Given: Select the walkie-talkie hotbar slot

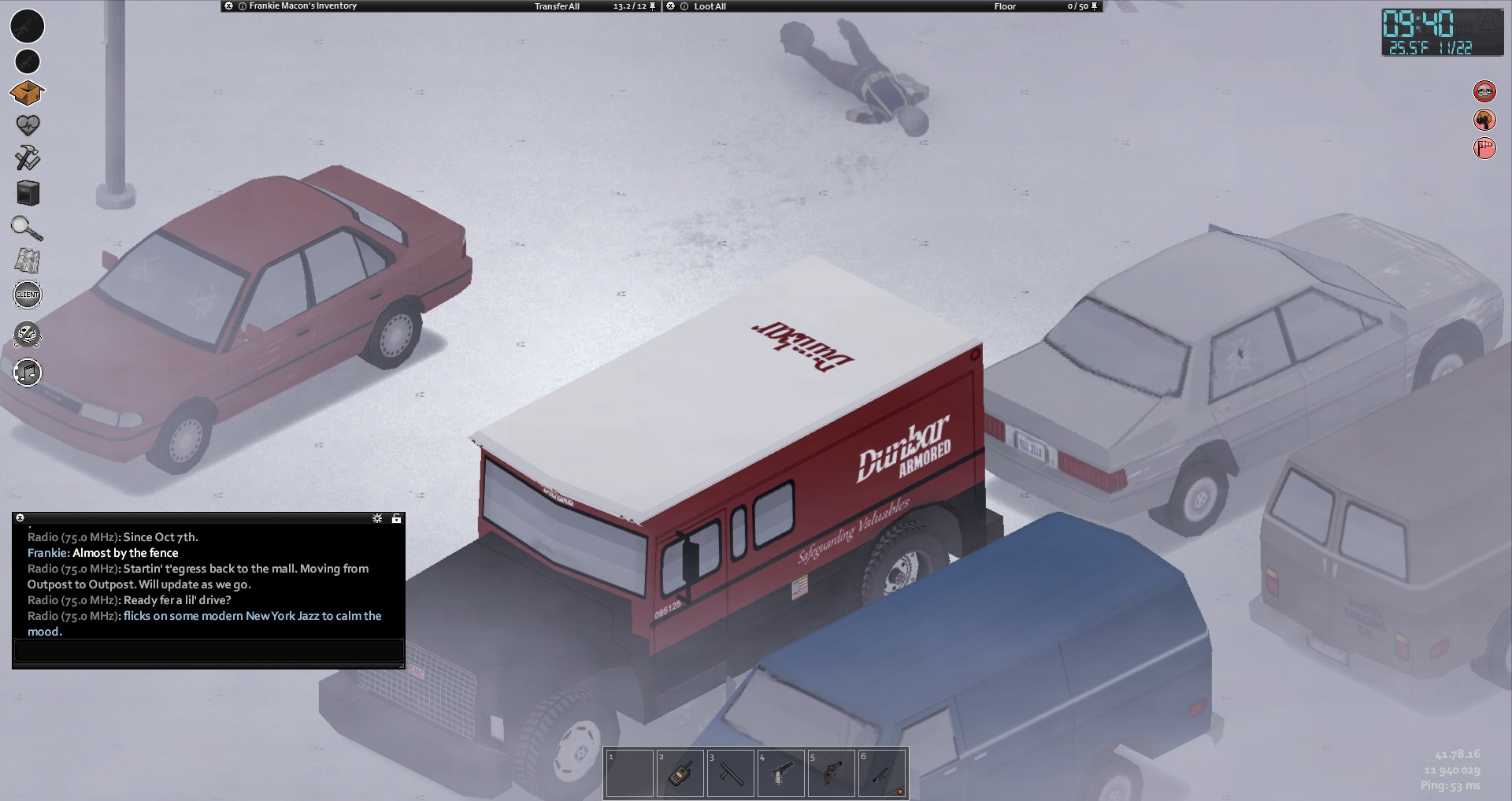Looking at the screenshot, I should click(x=680, y=773).
